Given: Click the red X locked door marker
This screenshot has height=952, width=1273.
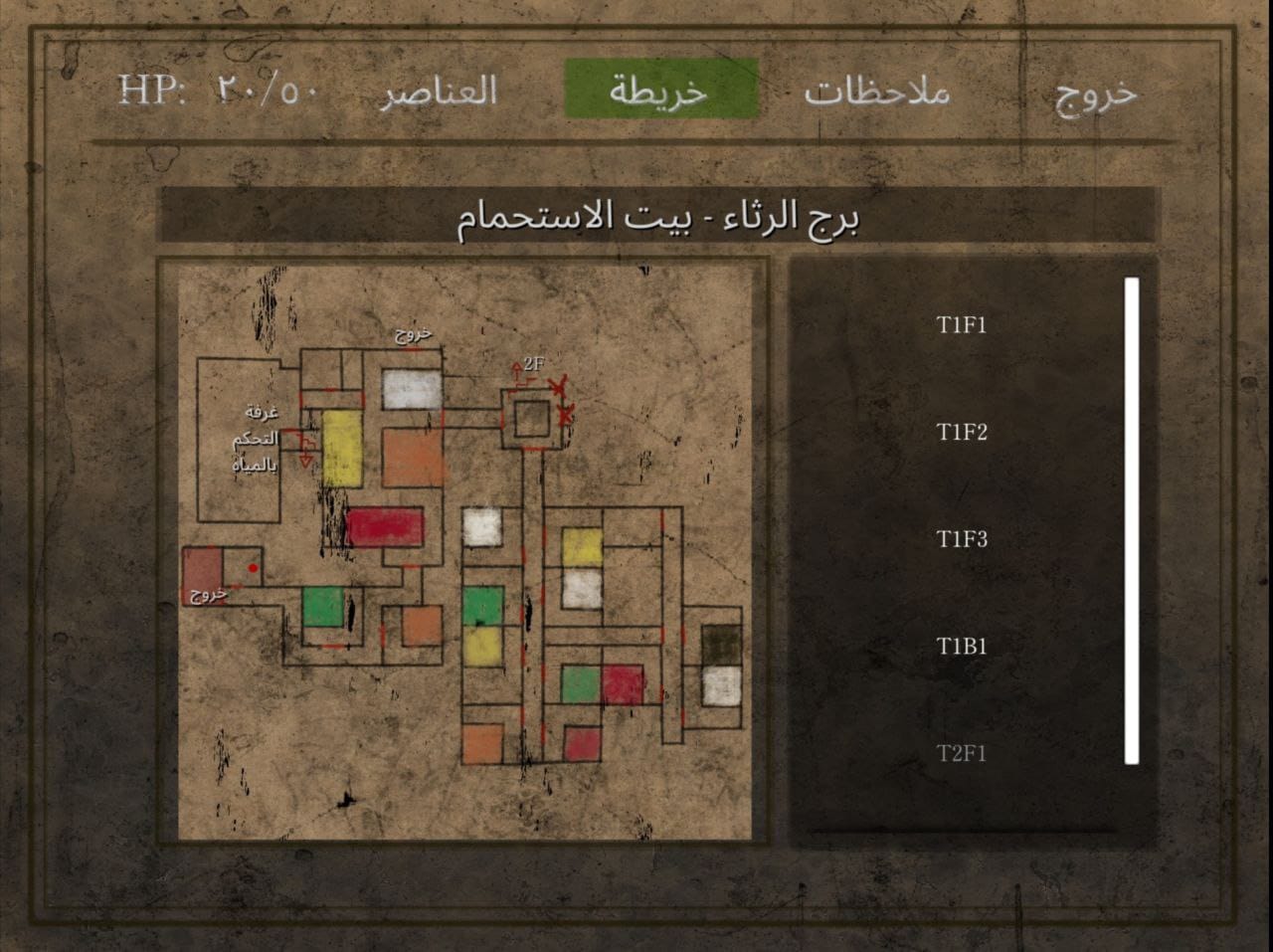Looking at the screenshot, I should coord(560,385).
